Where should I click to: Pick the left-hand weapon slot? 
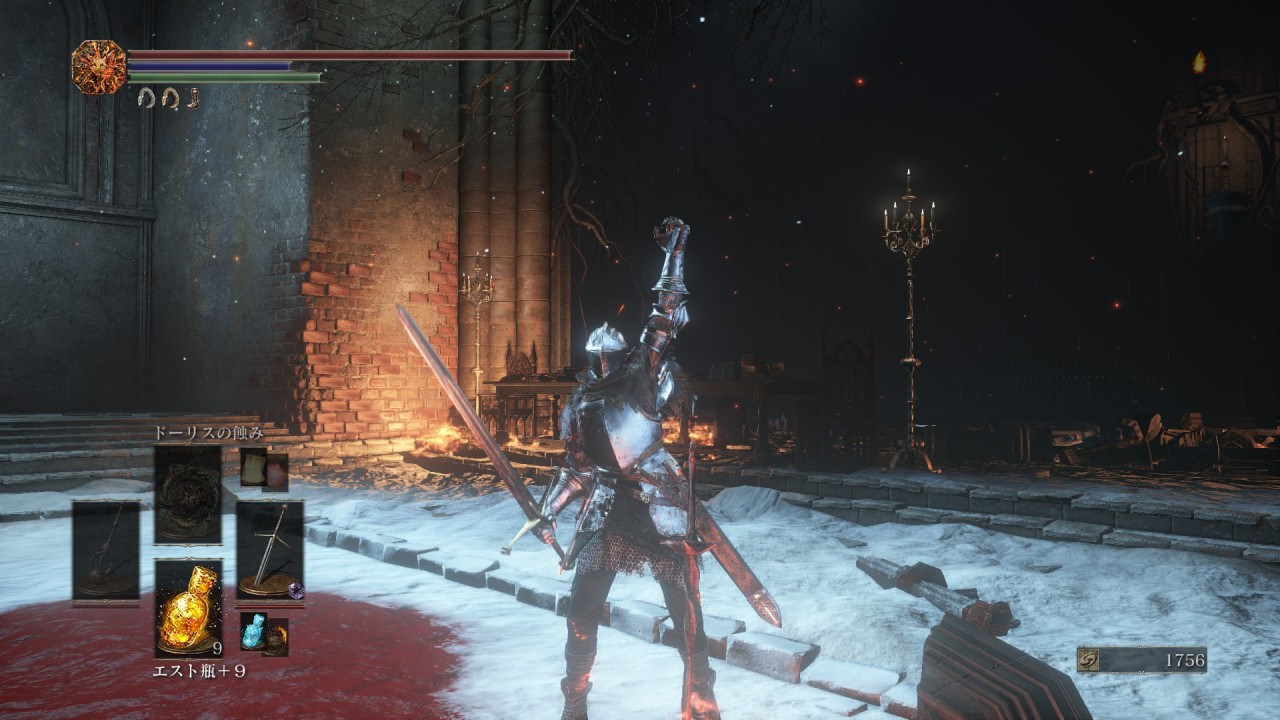point(106,552)
